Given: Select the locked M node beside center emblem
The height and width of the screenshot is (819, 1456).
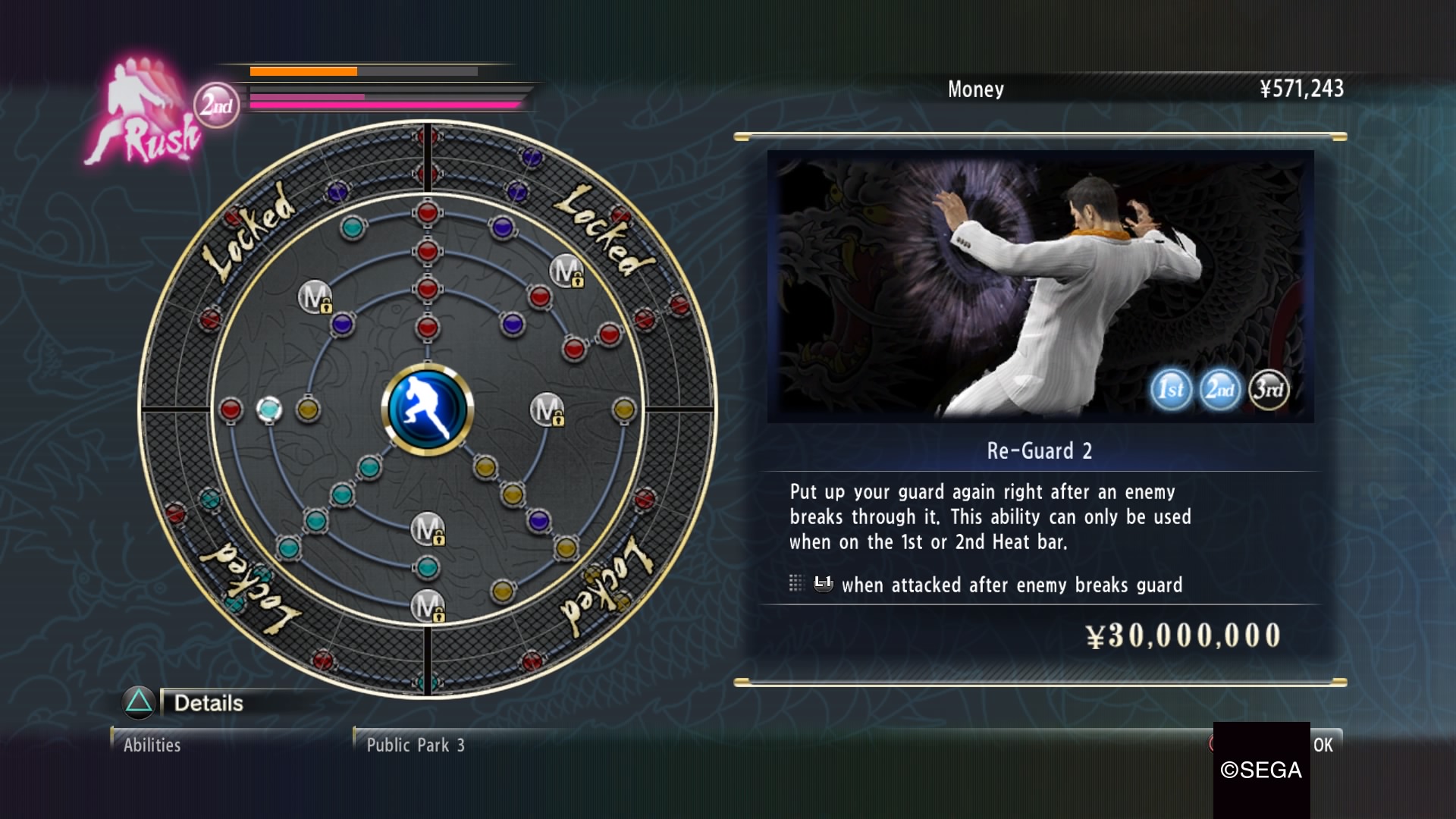Looking at the screenshot, I should pos(547,409).
